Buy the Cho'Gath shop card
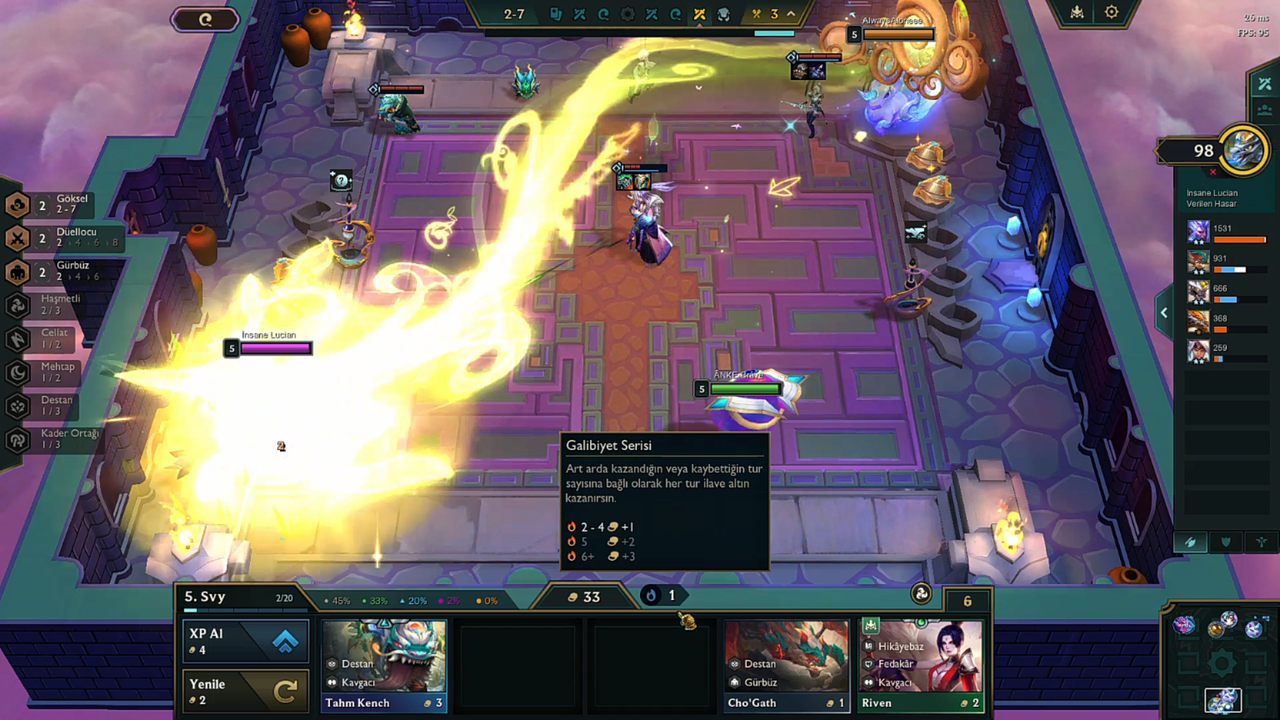This screenshot has width=1280, height=720. [786, 664]
